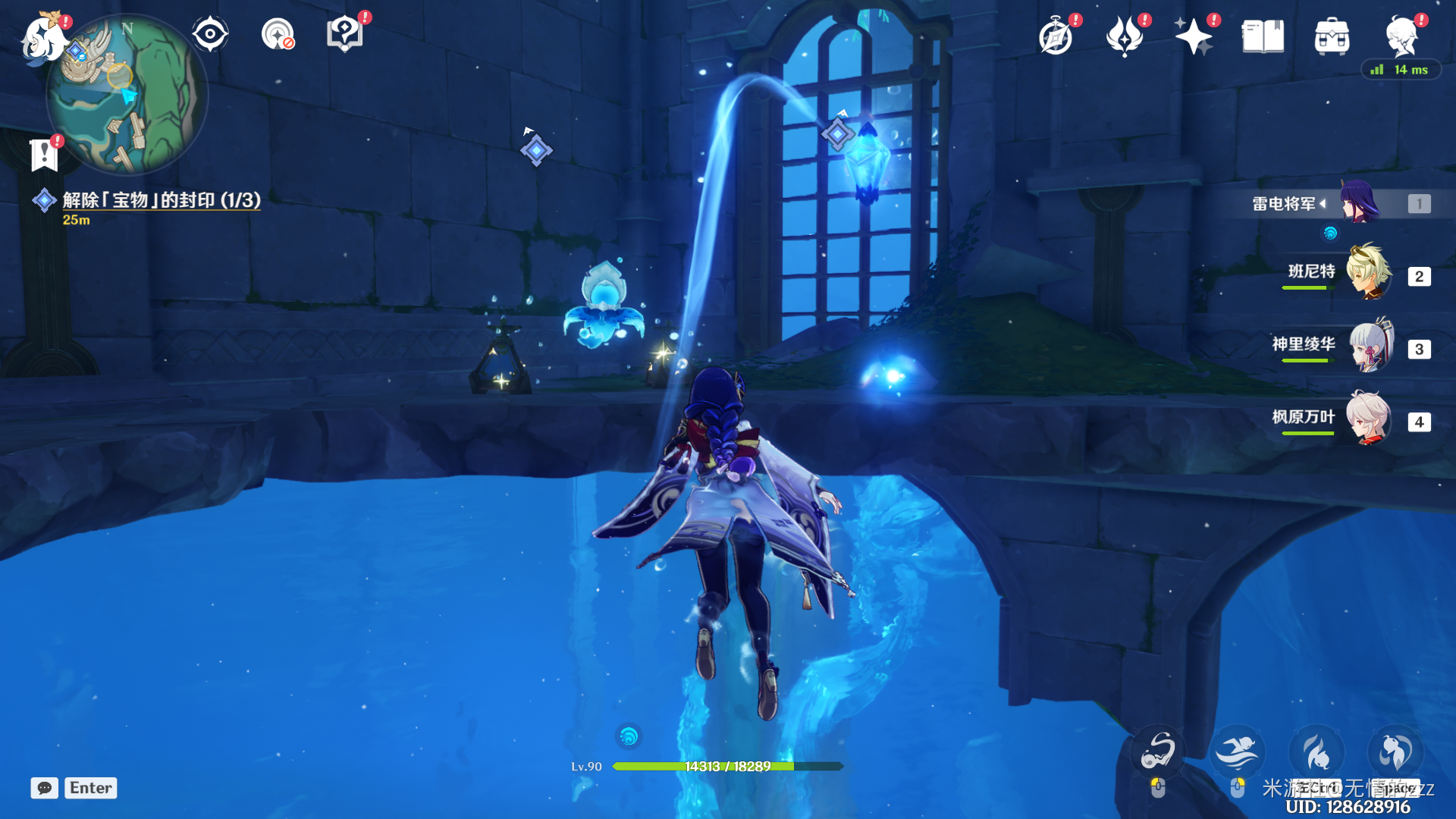The image size is (1456, 819).
Task: Open the circular minimap
Action: (127, 95)
